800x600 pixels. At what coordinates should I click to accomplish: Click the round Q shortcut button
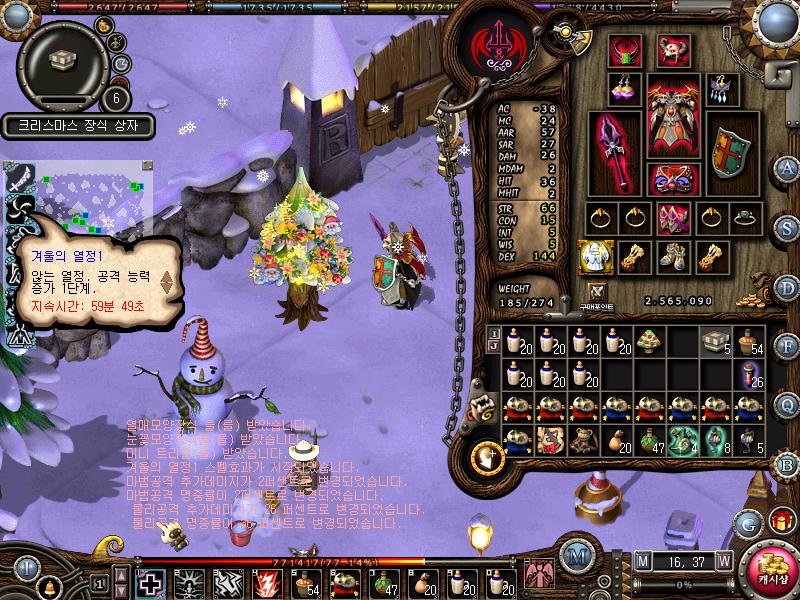click(x=788, y=404)
